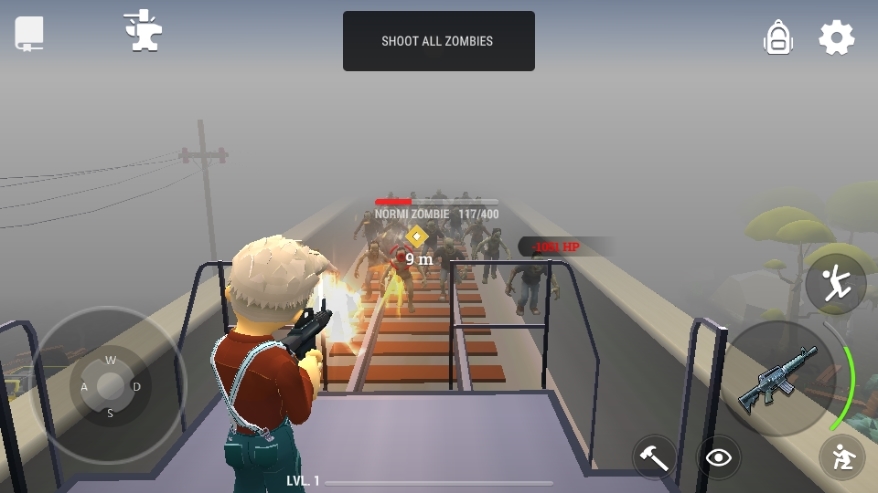
Task: Toggle the crouch stance button
Action: [842, 458]
